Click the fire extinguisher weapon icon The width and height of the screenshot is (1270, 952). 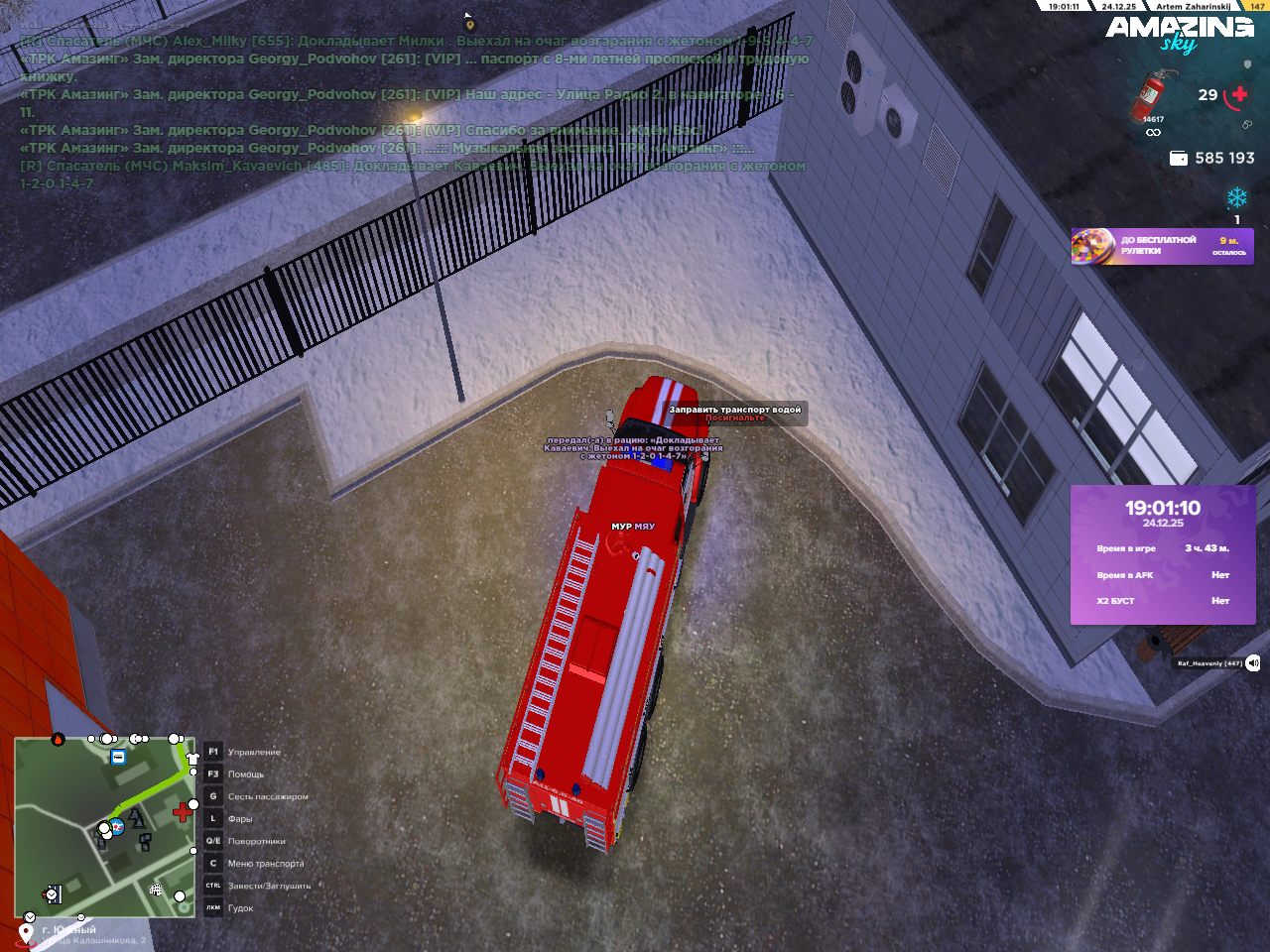pos(1151,96)
